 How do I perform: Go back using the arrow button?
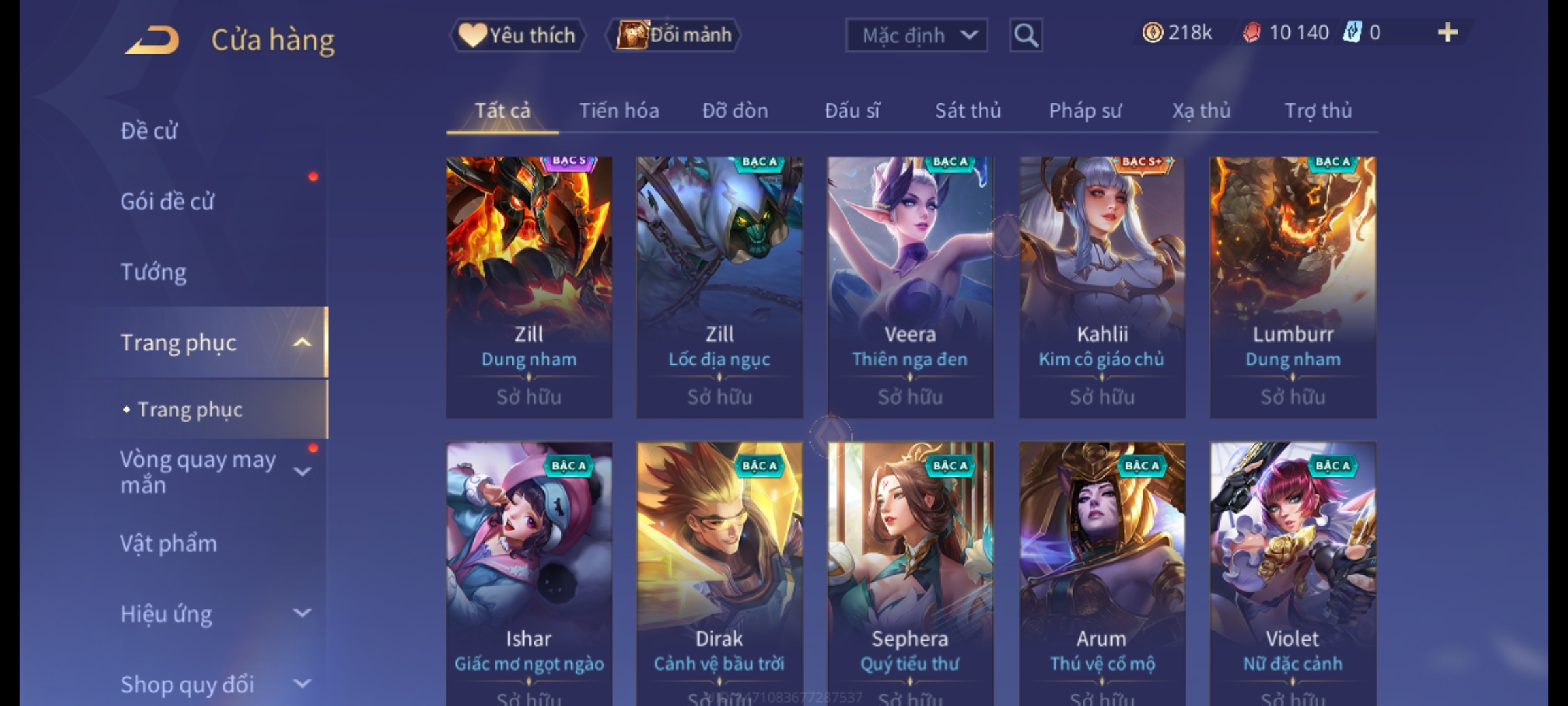pyautogui.click(x=153, y=40)
